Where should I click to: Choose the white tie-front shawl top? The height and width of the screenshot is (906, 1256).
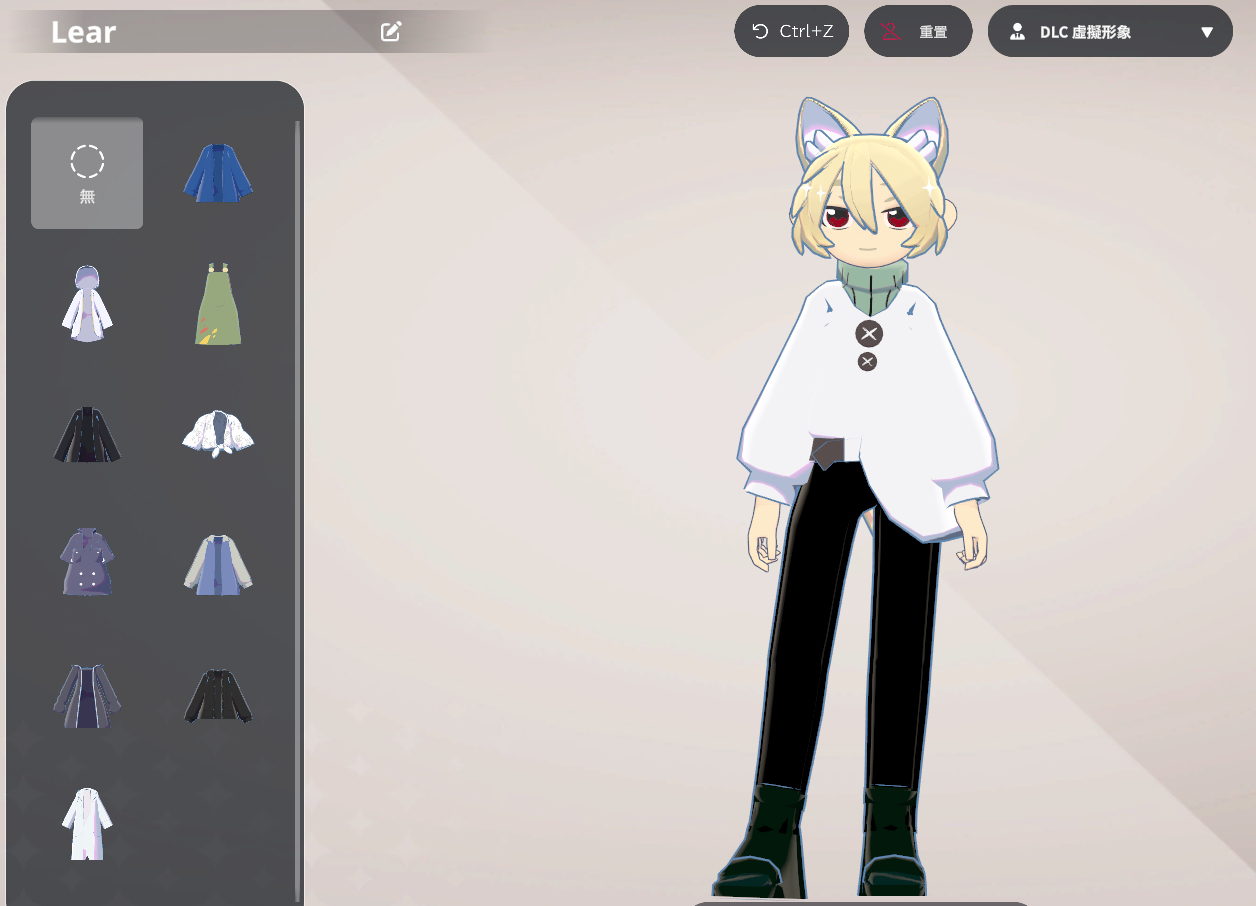click(218, 434)
